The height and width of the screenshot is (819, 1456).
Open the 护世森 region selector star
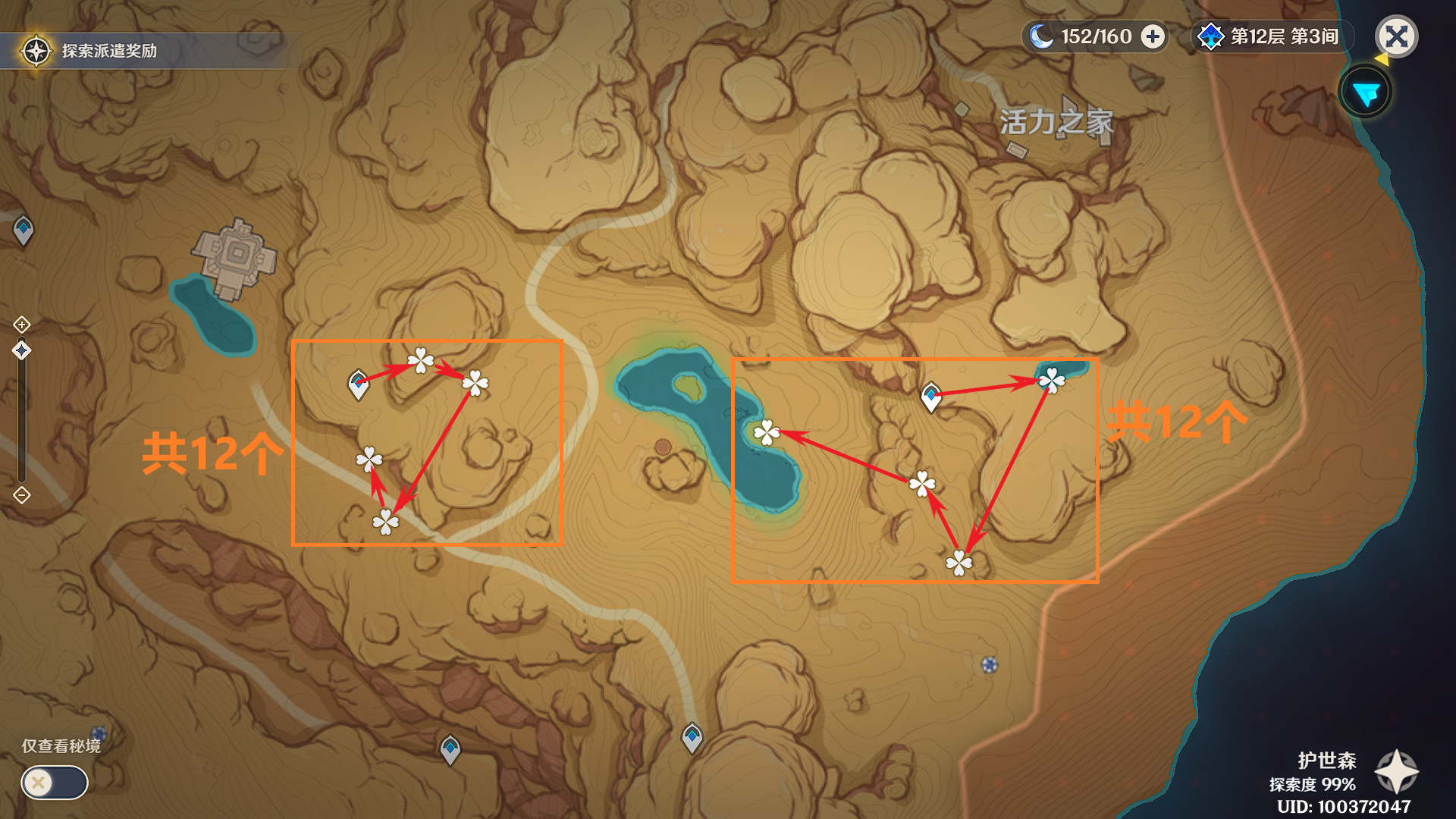click(x=1396, y=772)
